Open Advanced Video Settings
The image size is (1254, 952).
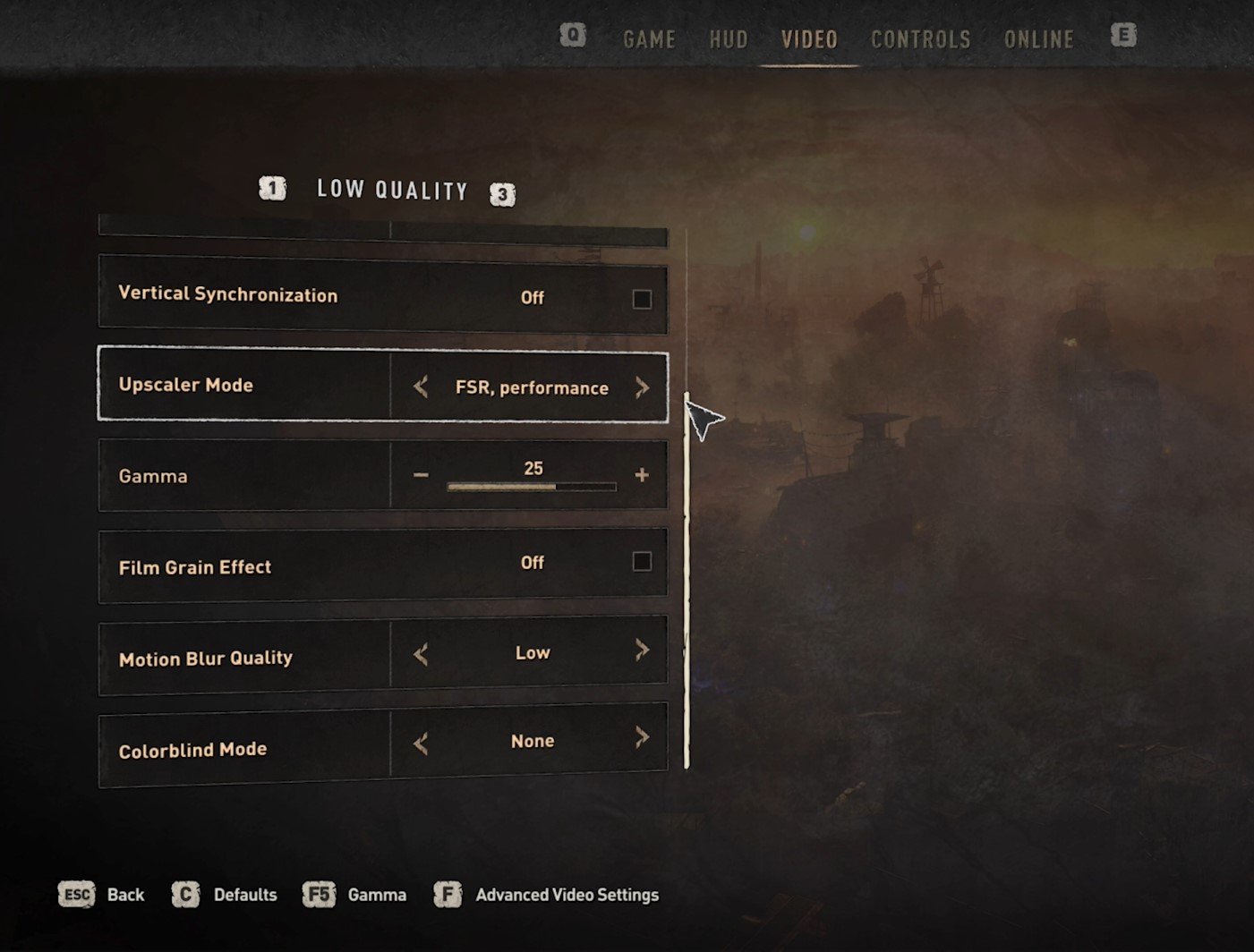[547, 895]
